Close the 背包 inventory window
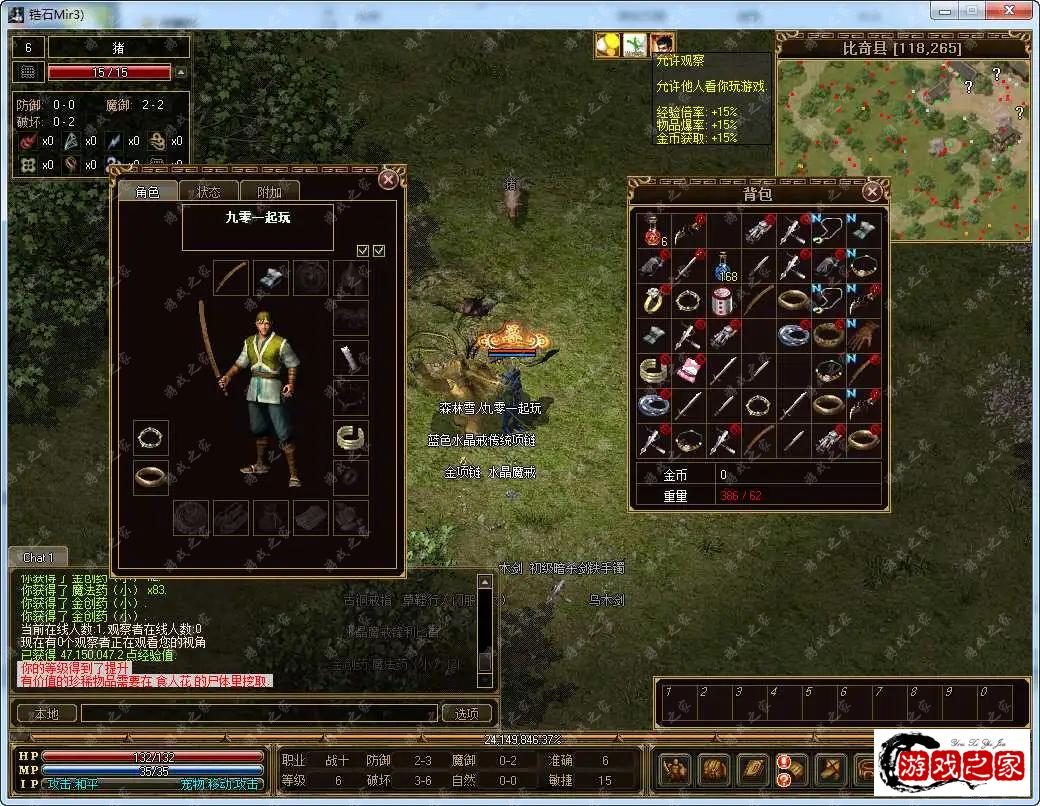 point(872,192)
